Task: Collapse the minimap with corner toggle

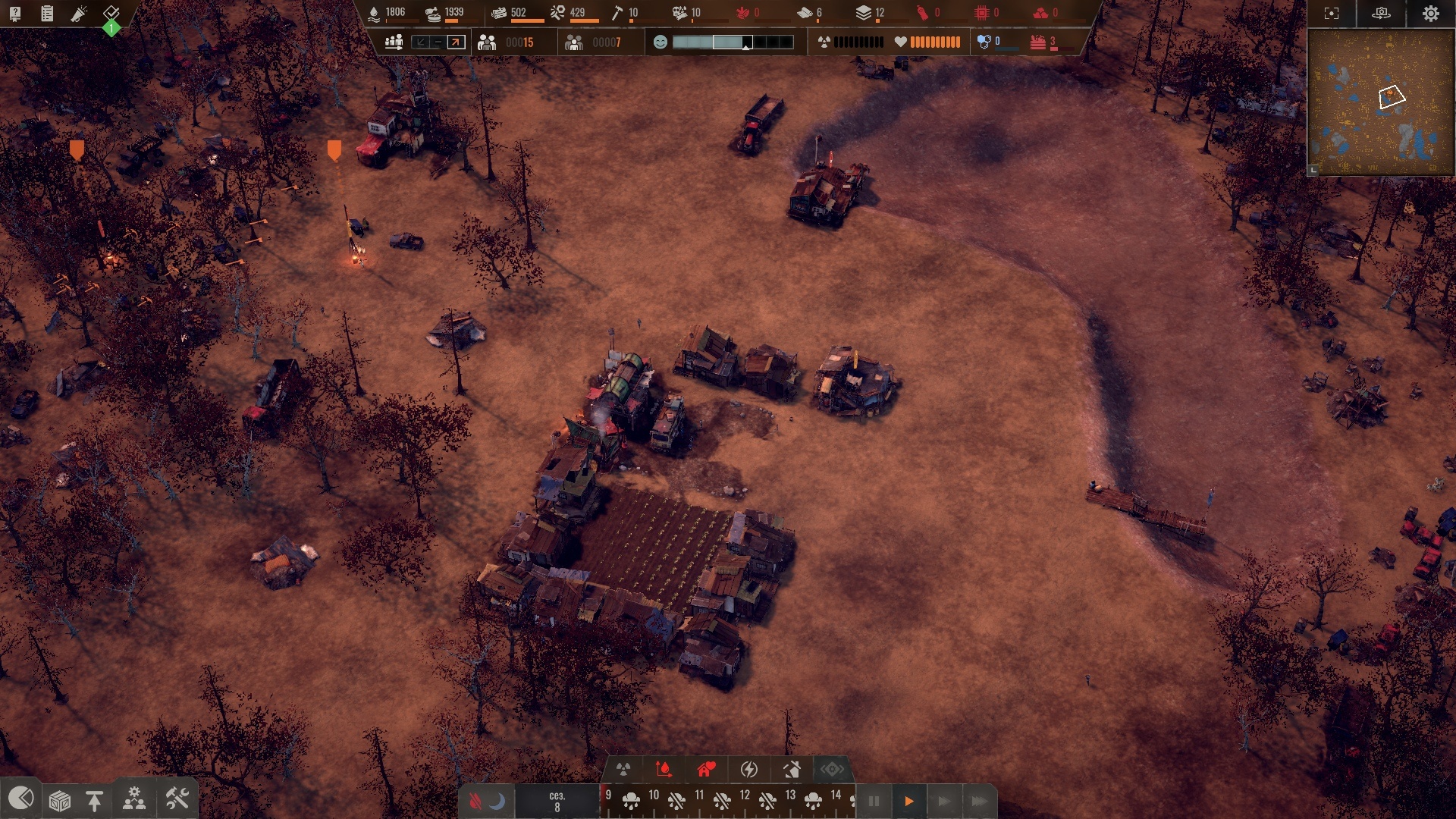Action: 1313,171
